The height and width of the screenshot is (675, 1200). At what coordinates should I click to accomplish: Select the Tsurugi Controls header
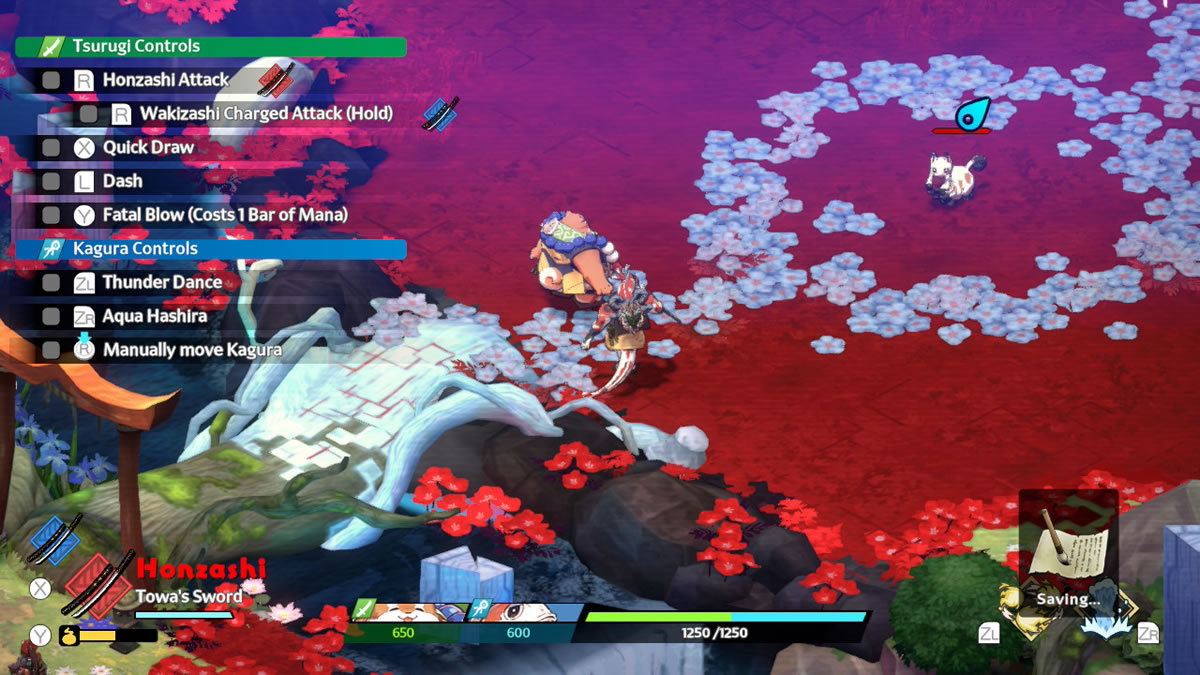[211, 47]
